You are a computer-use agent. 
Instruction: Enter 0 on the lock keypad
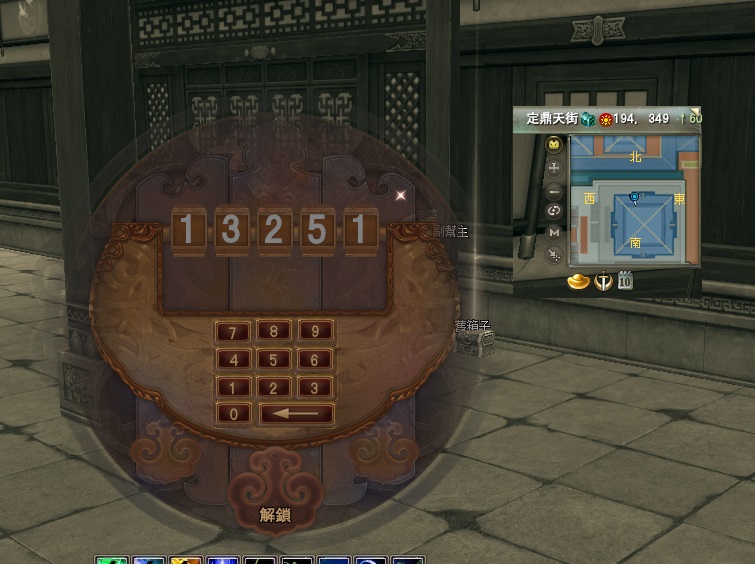point(234,414)
